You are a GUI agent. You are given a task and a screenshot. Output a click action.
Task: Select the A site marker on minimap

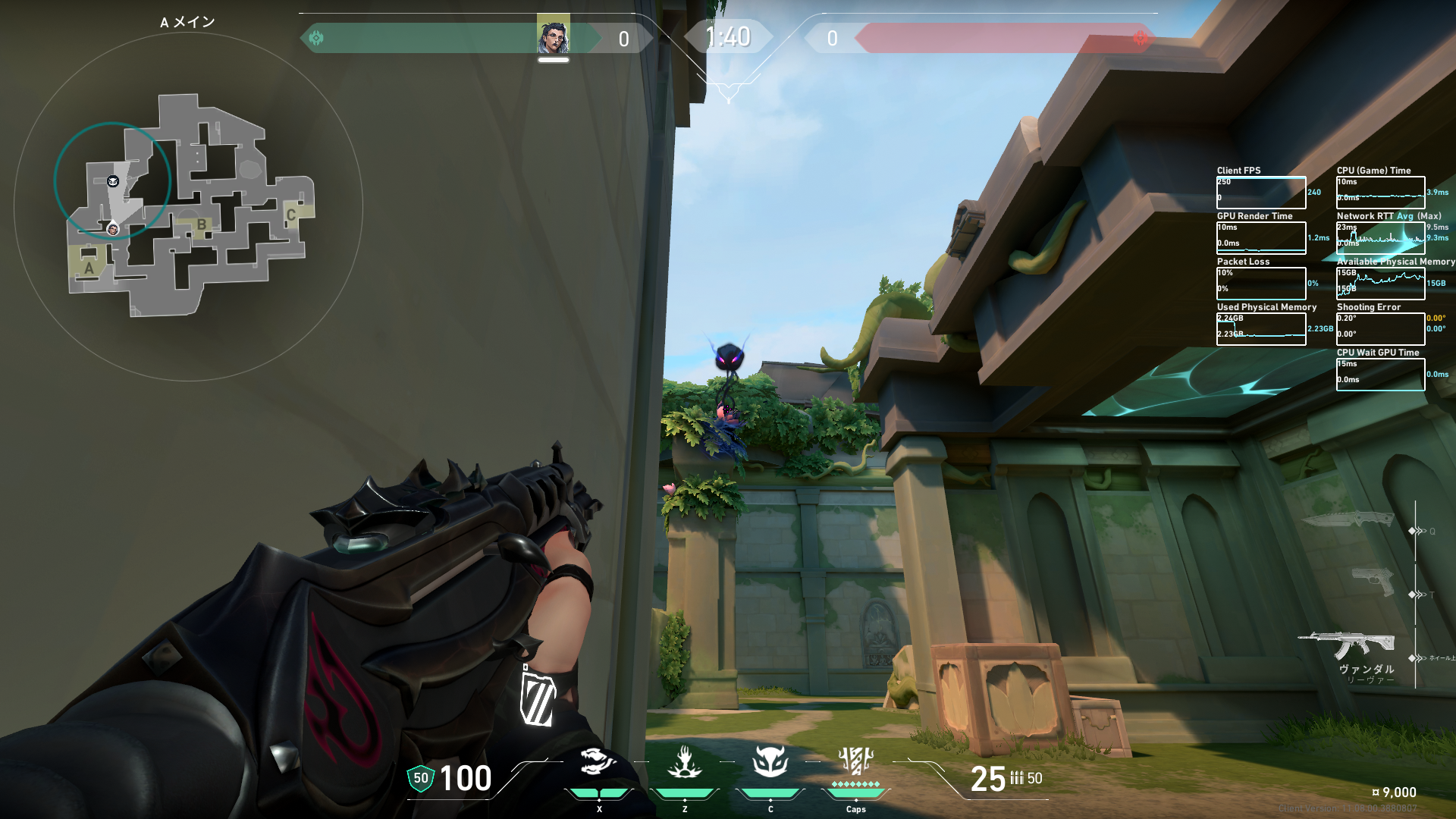click(x=89, y=268)
